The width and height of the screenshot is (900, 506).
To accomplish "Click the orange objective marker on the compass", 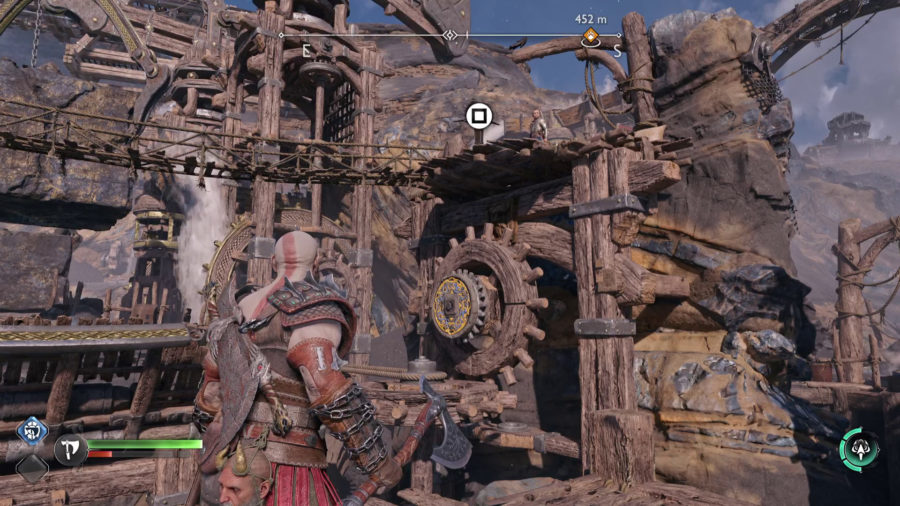I will tap(591, 38).
